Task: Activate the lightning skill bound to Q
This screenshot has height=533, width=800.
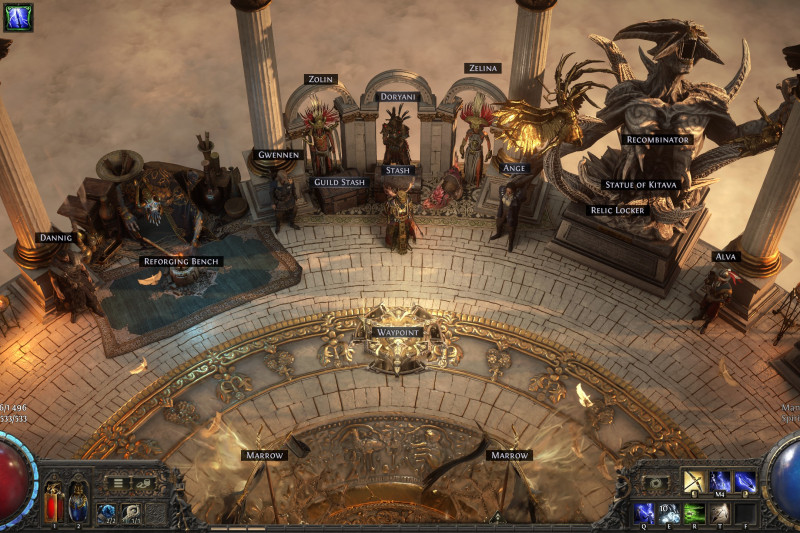Action: [645, 513]
